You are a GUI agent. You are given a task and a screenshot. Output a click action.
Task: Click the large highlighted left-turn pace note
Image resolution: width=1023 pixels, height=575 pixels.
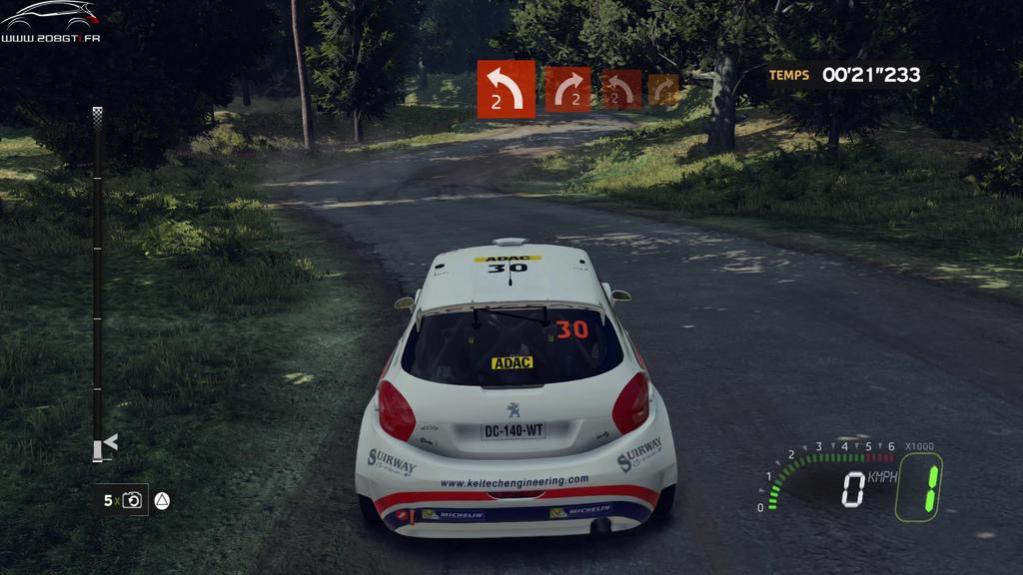(x=506, y=90)
